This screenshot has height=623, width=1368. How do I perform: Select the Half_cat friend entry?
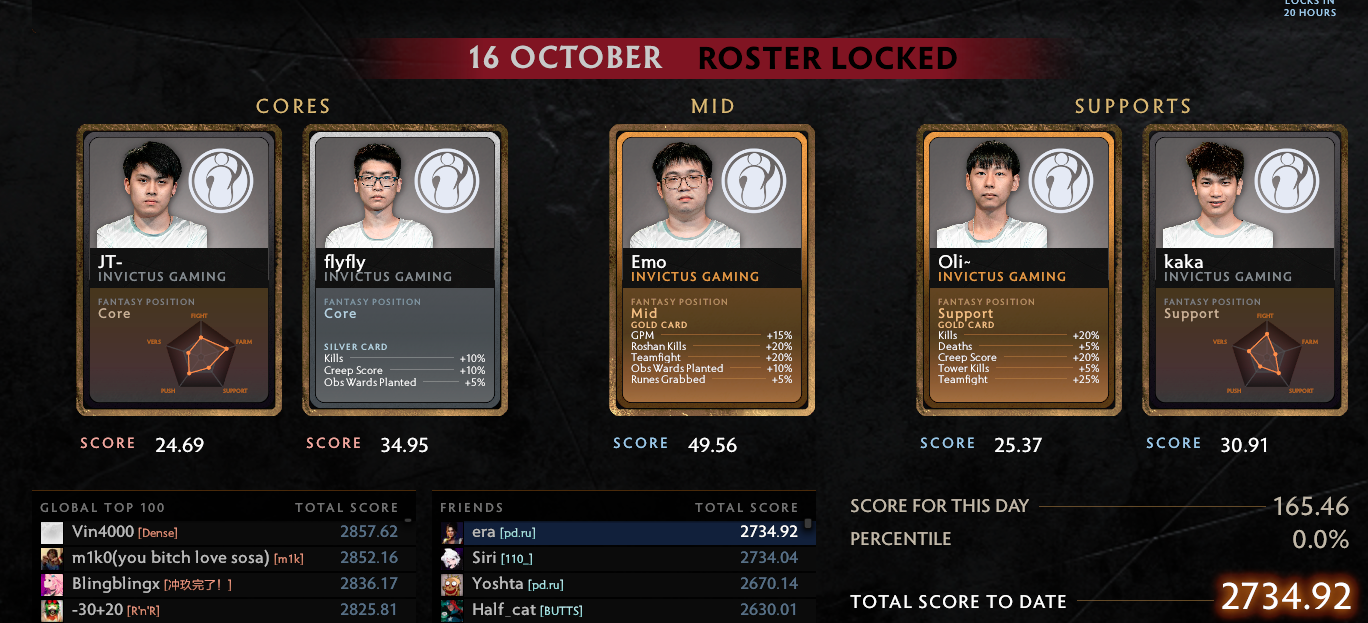coord(620,609)
